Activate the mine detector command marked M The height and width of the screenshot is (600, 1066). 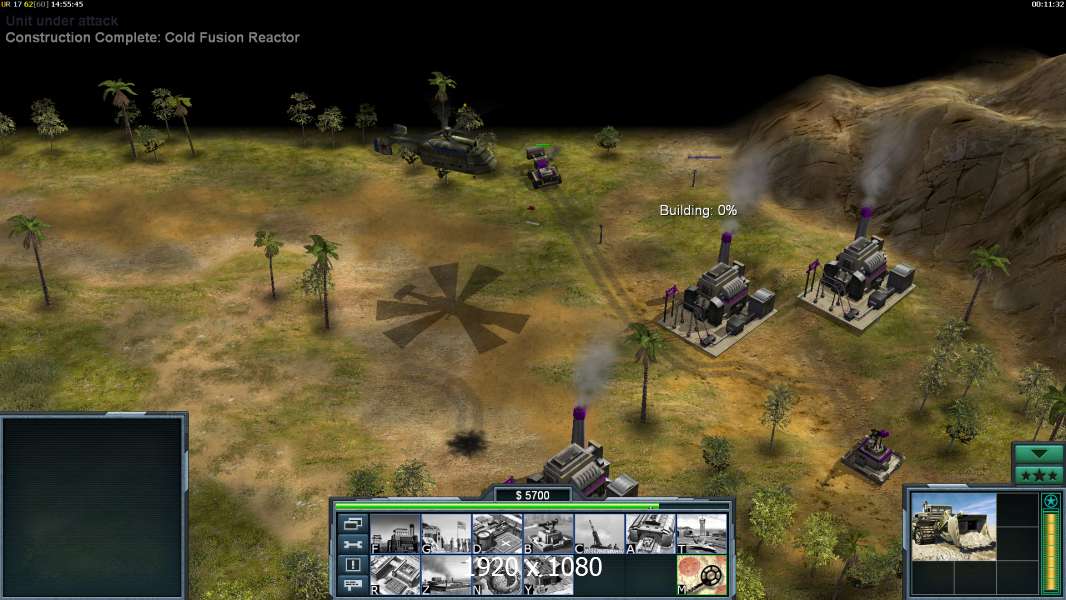point(702,574)
